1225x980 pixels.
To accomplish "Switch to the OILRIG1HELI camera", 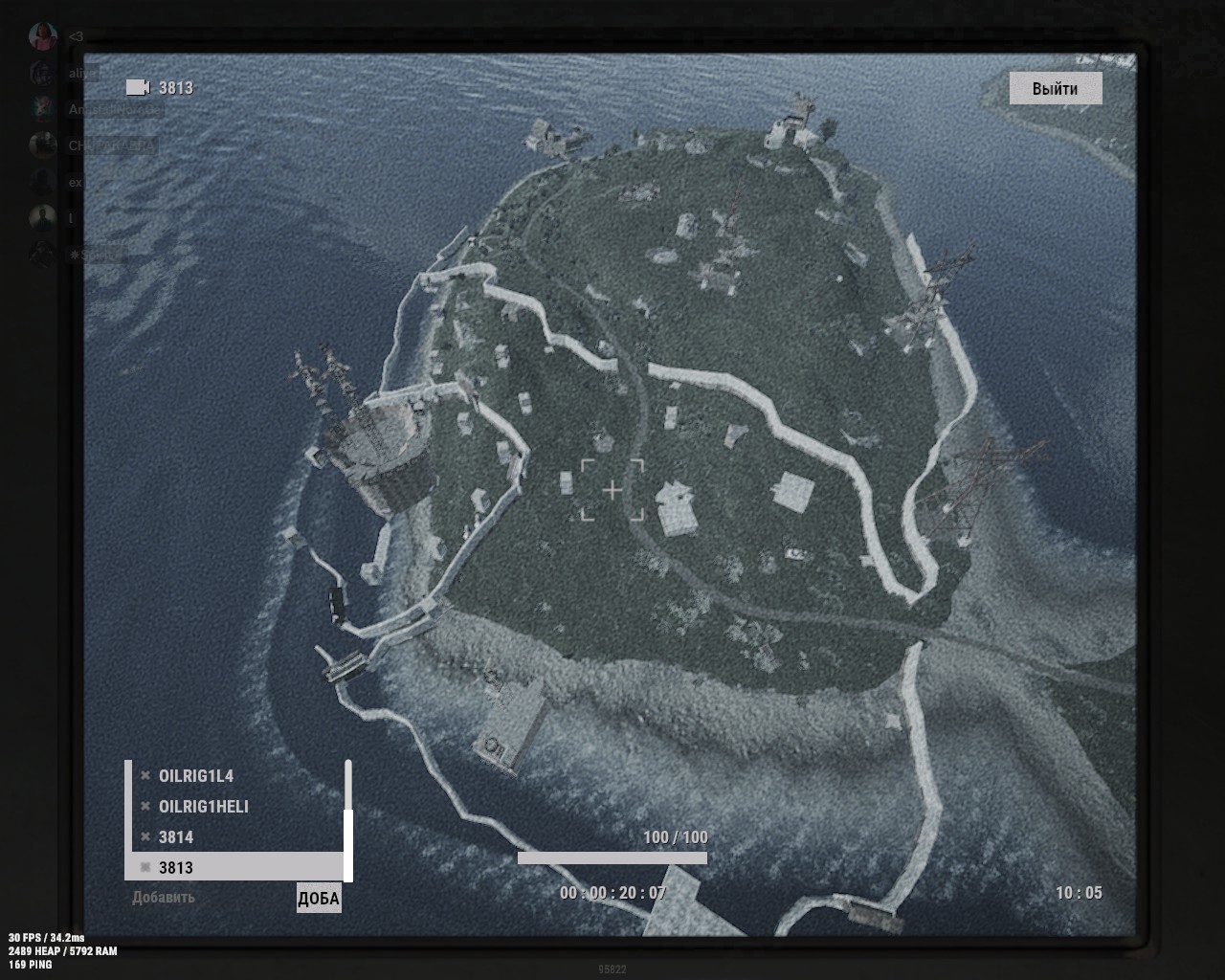I will [x=203, y=807].
